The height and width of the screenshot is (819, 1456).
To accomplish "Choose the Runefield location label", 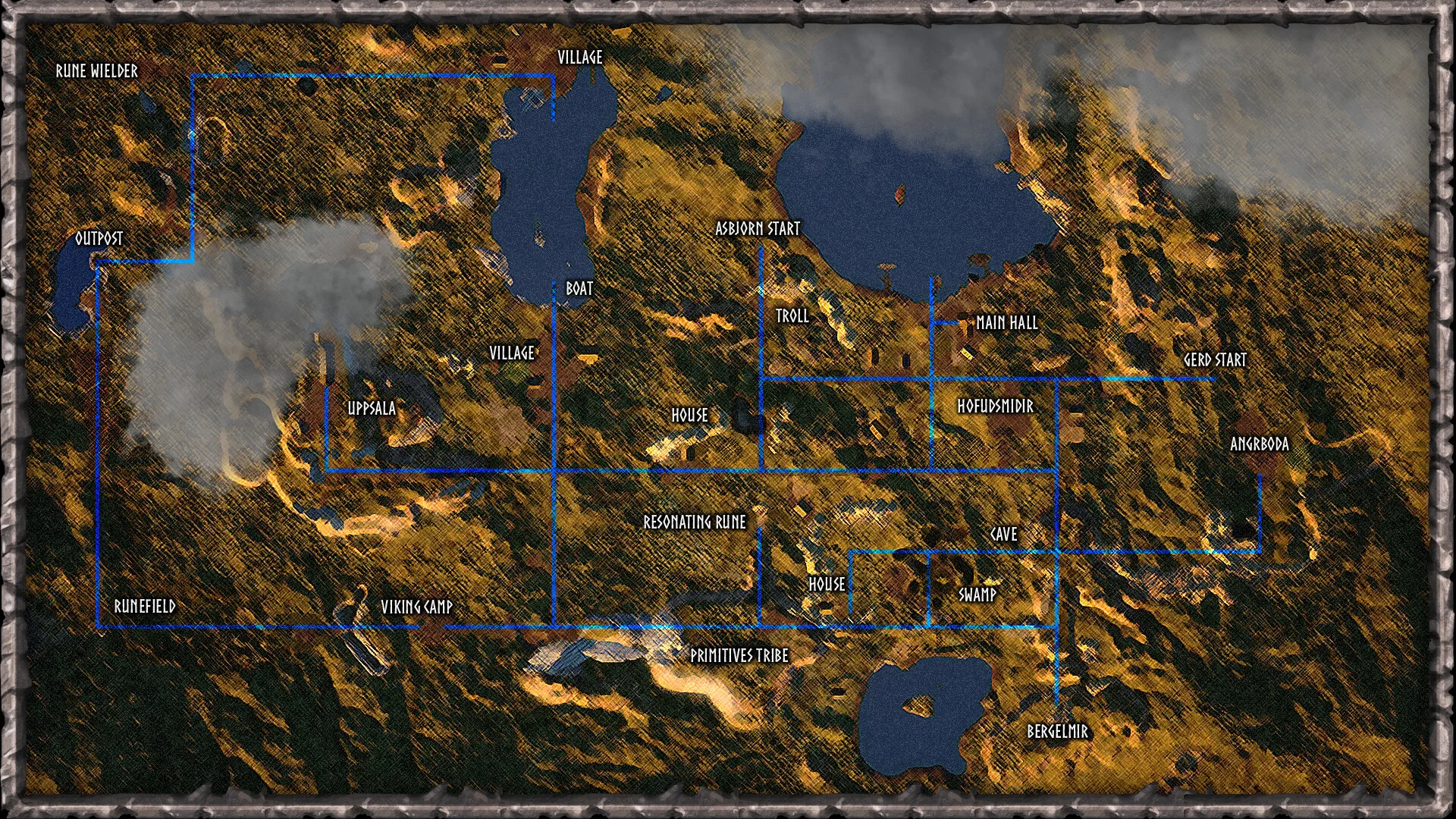I will click(145, 607).
